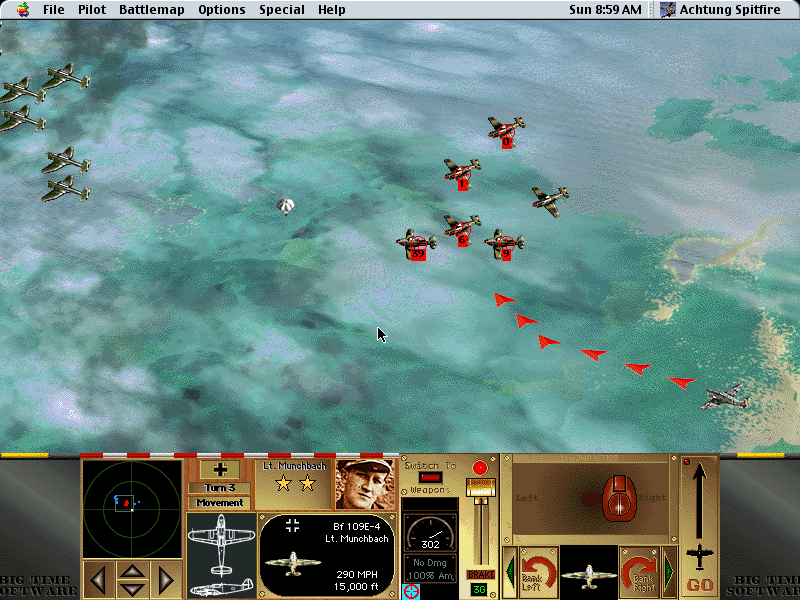Click the throttle lever handle
Image resolution: width=800 pixels, height=600 pixels.
481,487
